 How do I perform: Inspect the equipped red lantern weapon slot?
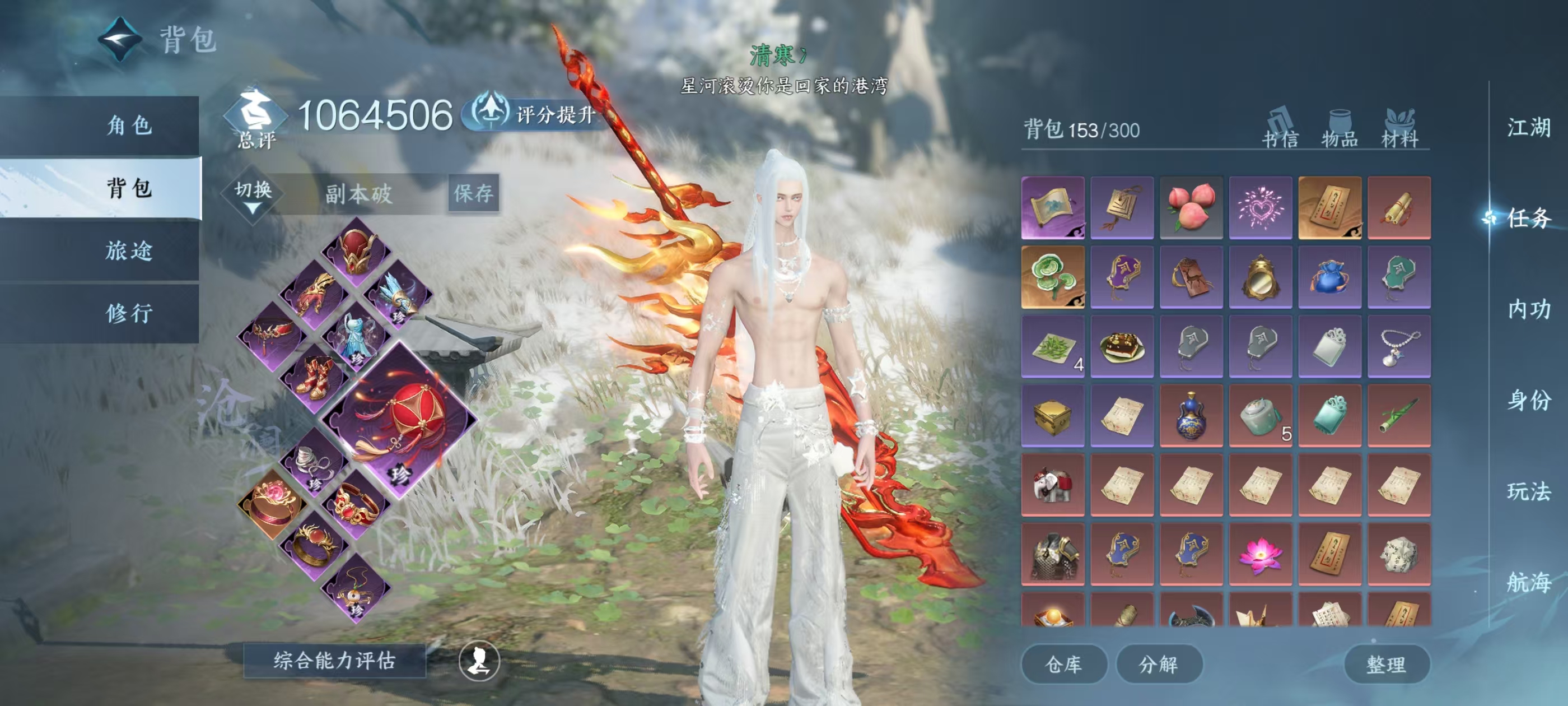[x=399, y=420]
